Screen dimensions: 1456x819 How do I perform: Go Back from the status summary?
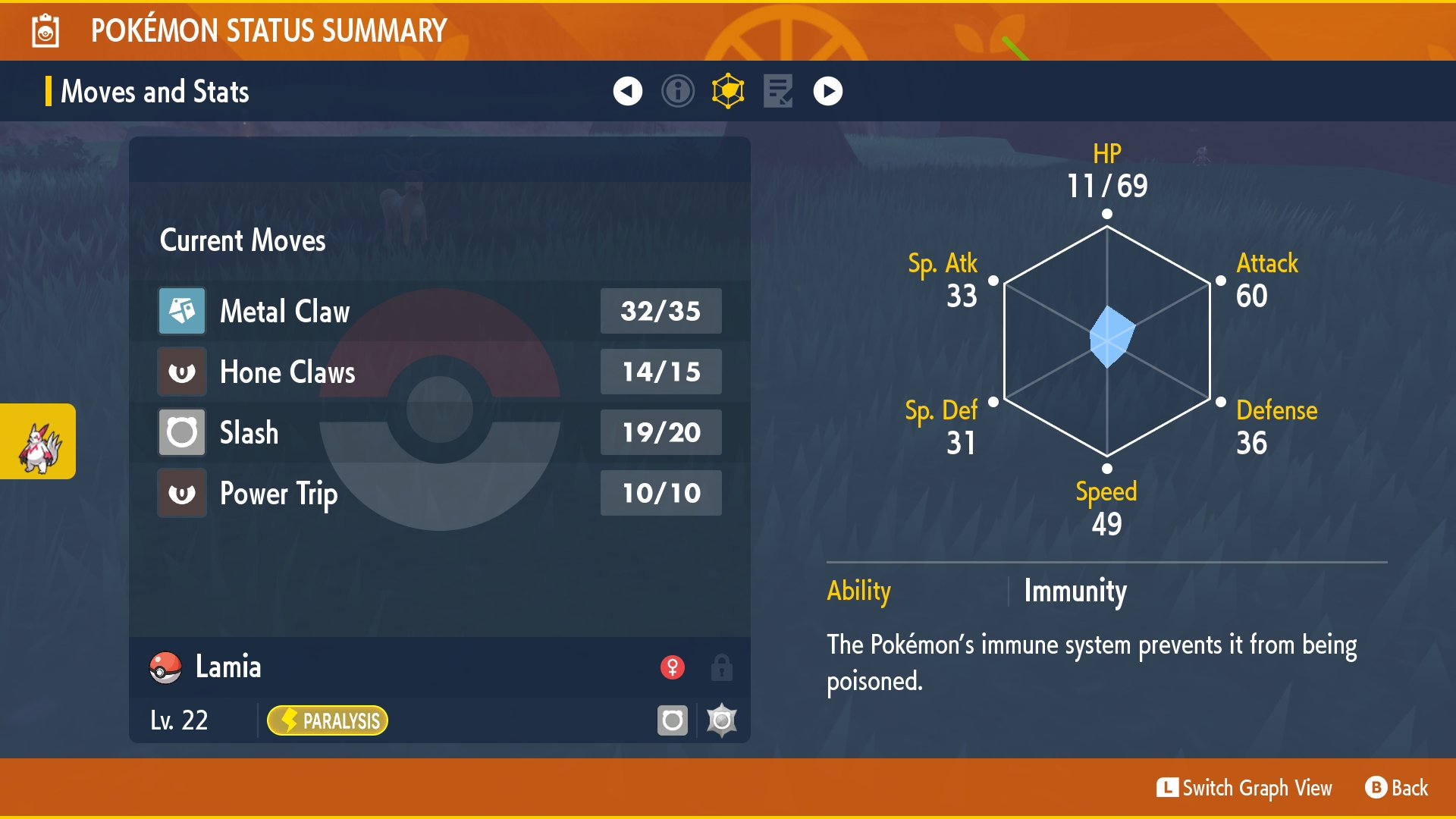(x=1397, y=788)
